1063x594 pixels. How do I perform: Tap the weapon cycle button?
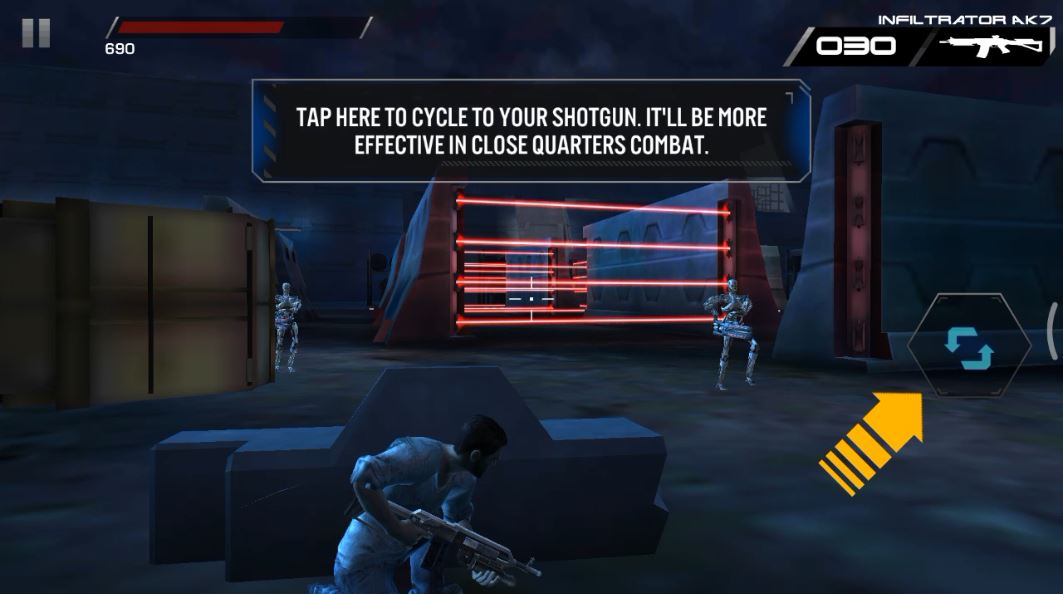tap(968, 346)
